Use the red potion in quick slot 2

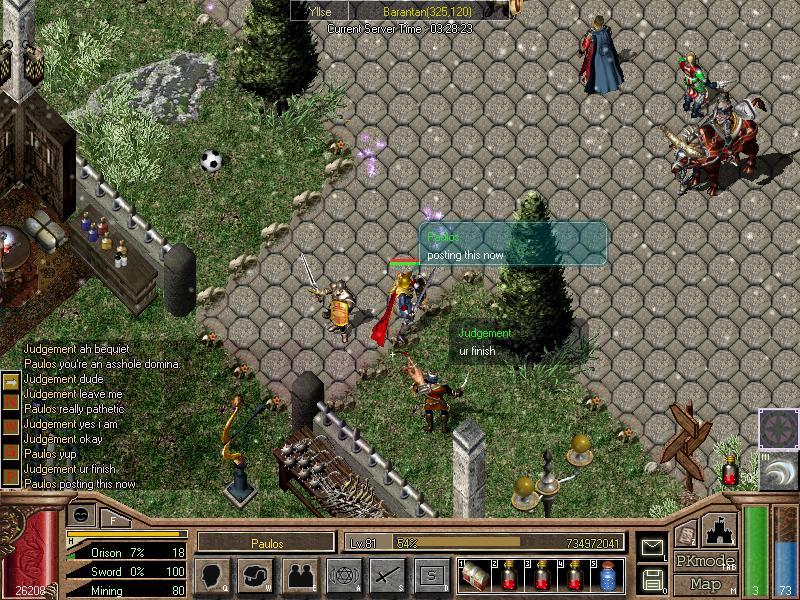(508, 575)
